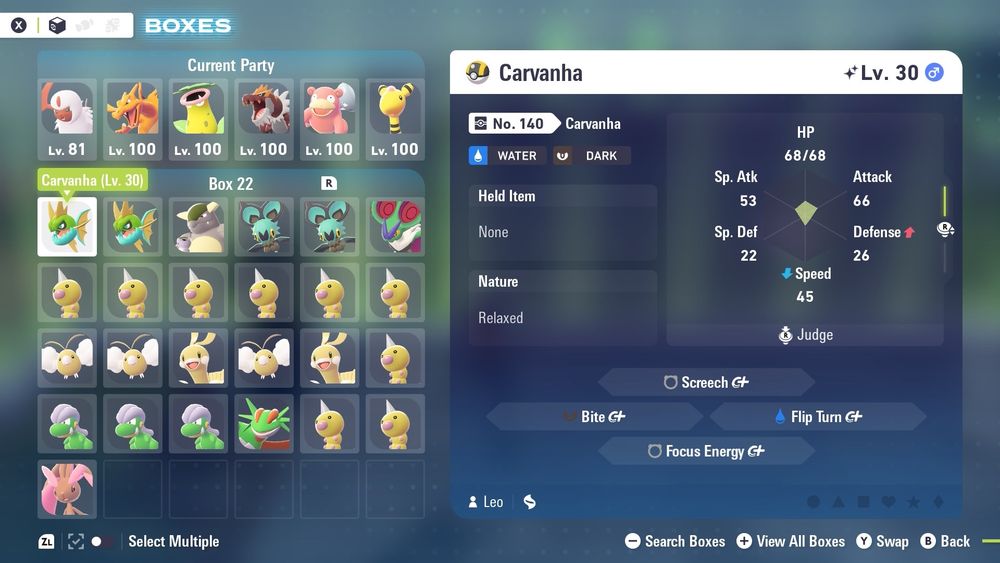This screenshot has width=1000, height=563.
Task: Select the Ampharos party slot
Action: tap(396, 120)
